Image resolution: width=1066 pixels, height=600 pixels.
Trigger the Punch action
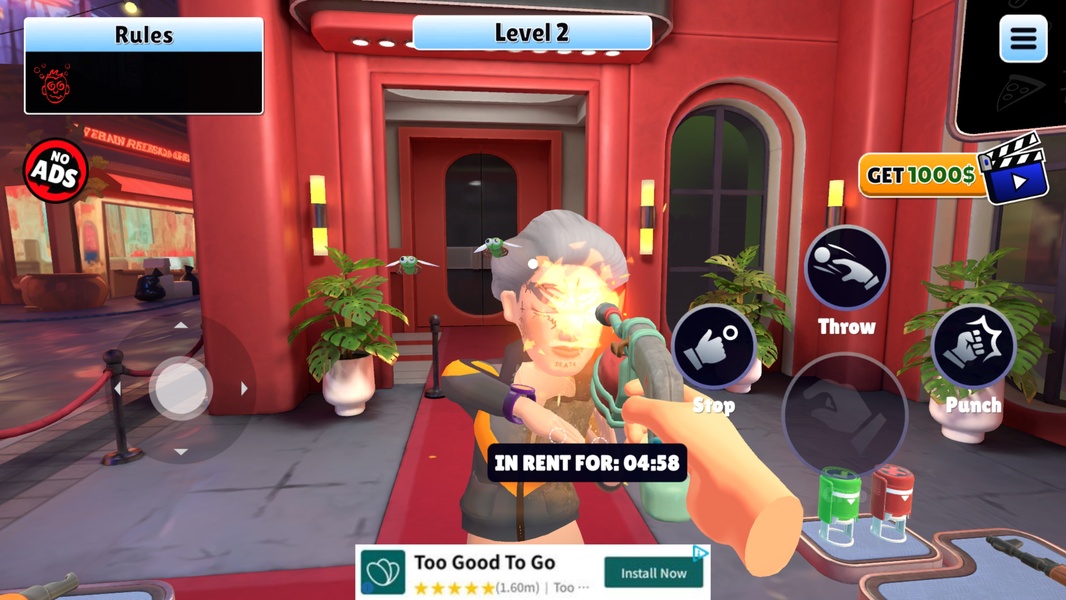(x=973, y=346)
